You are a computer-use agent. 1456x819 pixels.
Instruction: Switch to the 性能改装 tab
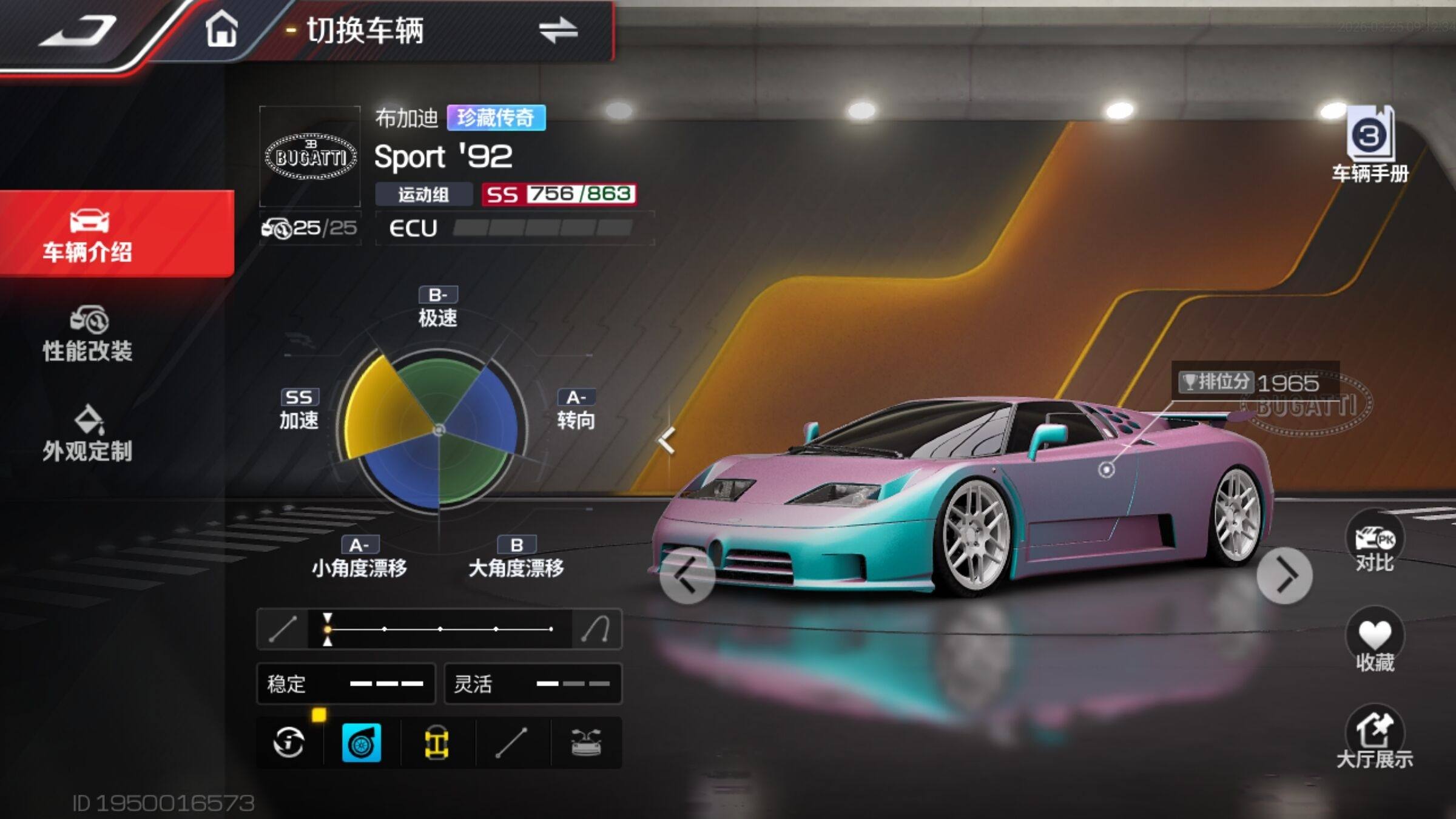pos(89,335)
